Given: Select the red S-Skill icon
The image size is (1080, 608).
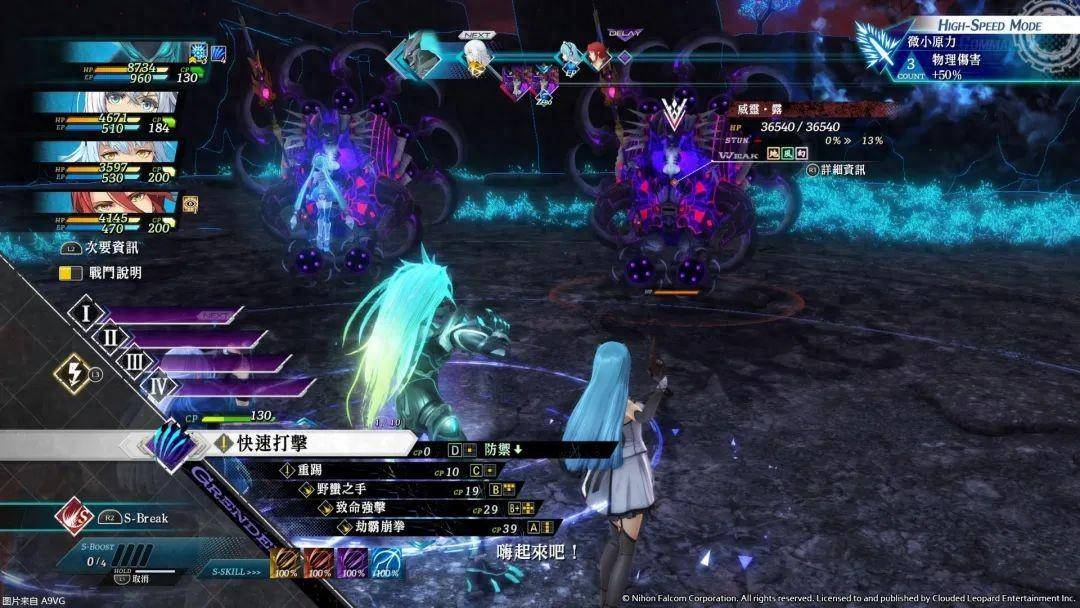Looking at the screenshot, I should (319, 562).
